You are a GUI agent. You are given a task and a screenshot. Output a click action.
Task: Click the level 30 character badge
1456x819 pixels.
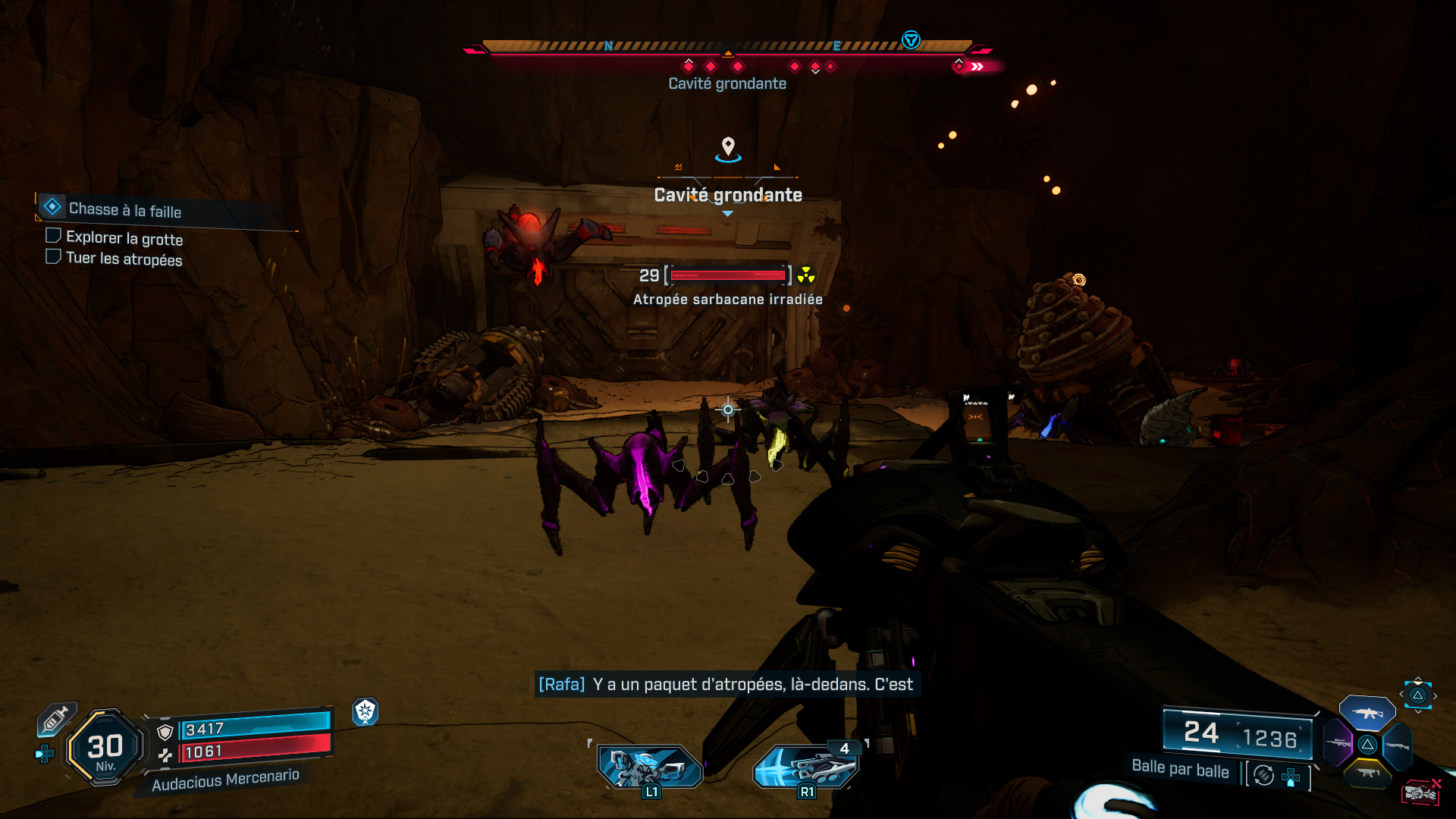coord(105,748)
